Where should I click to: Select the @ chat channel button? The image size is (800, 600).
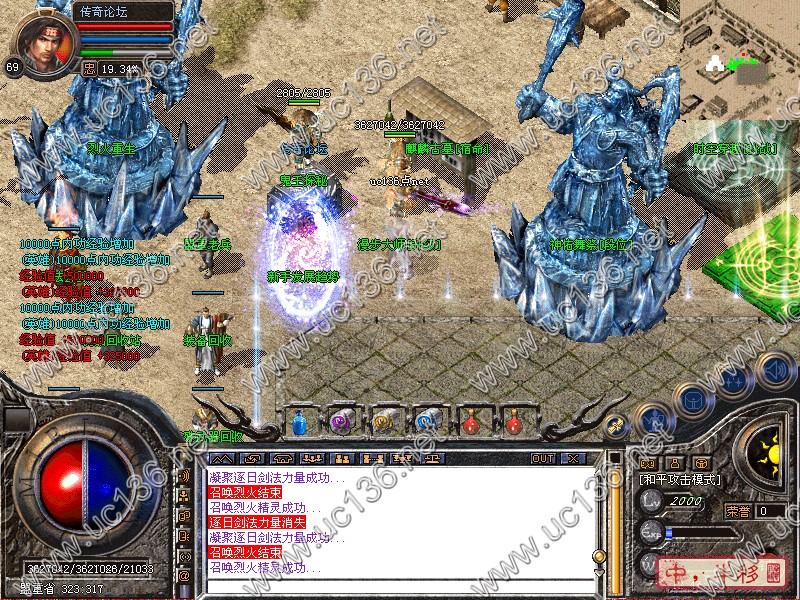tap(184, 576)
